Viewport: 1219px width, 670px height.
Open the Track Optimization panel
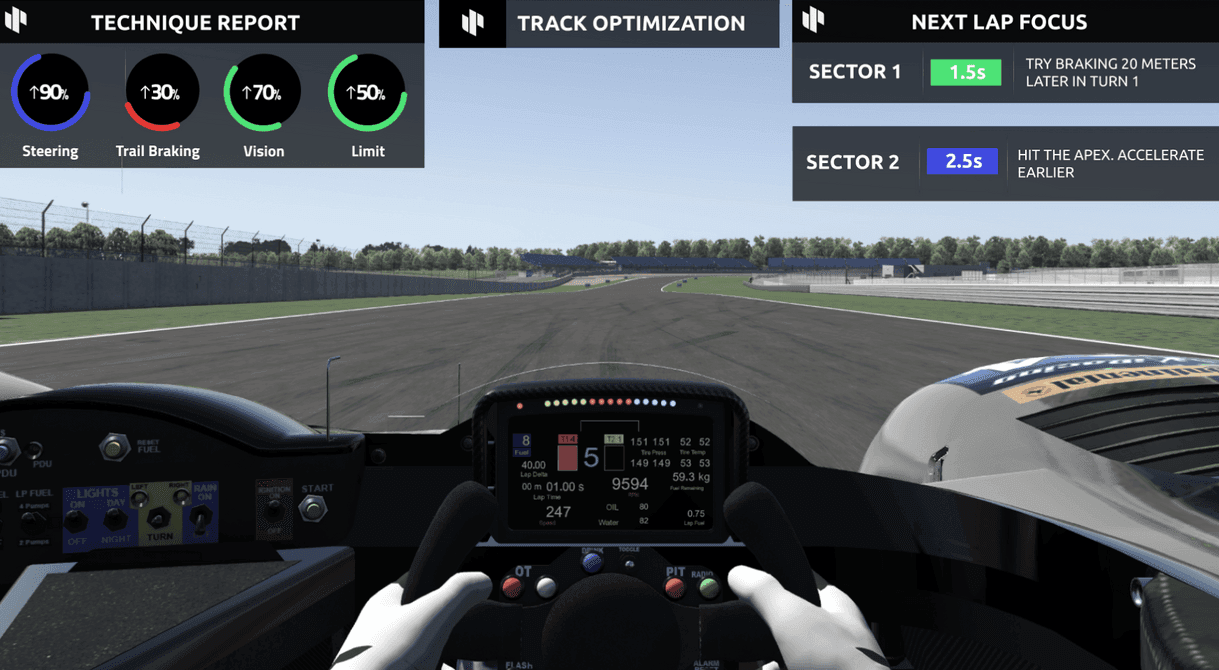(630, 23)
